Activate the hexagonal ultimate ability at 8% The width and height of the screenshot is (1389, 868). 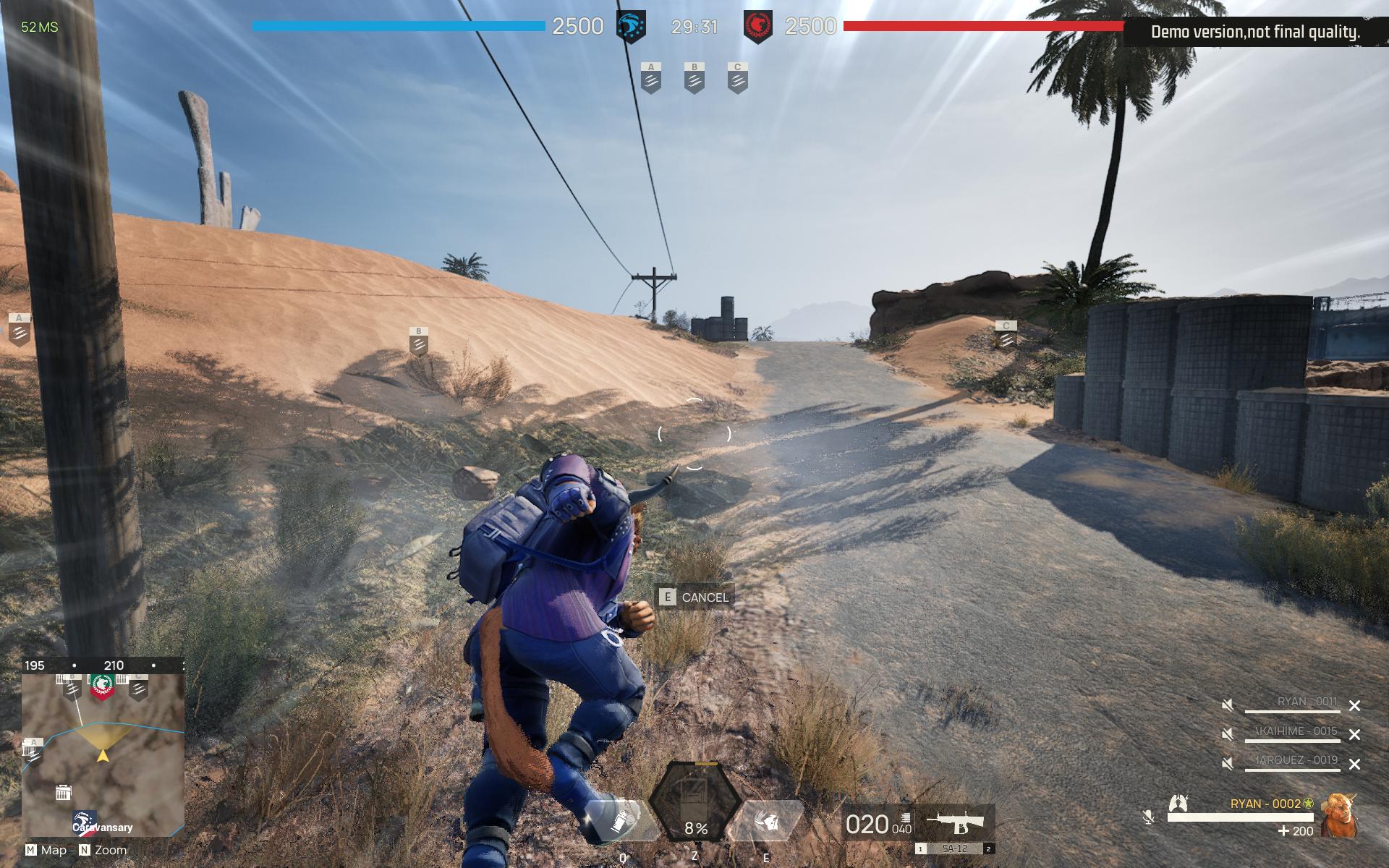[x=694, y=801]
